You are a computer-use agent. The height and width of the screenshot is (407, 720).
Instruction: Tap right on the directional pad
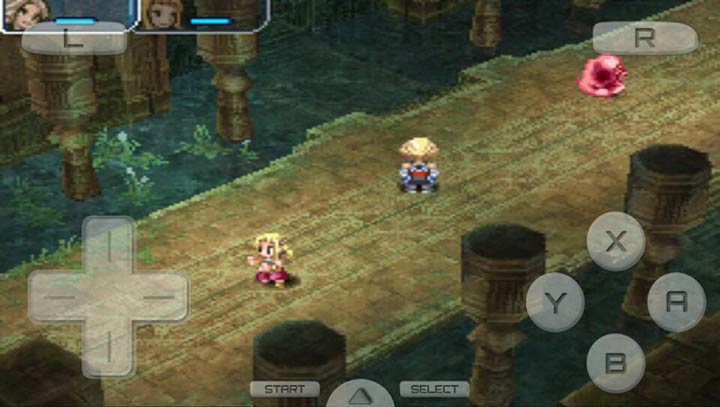click(159, 297)
